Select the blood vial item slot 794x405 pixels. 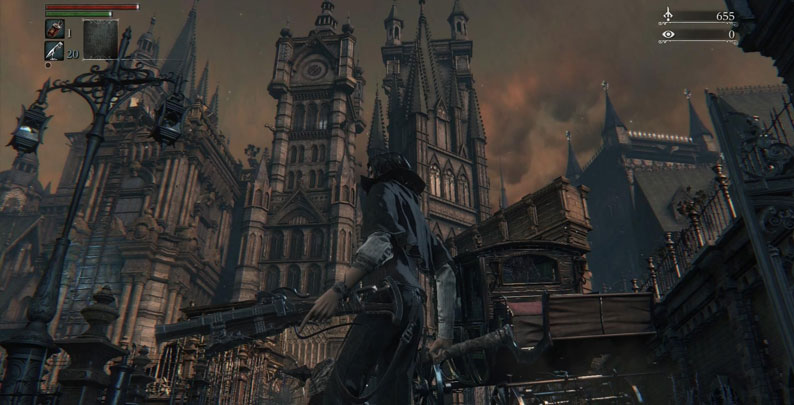(54, 30)
